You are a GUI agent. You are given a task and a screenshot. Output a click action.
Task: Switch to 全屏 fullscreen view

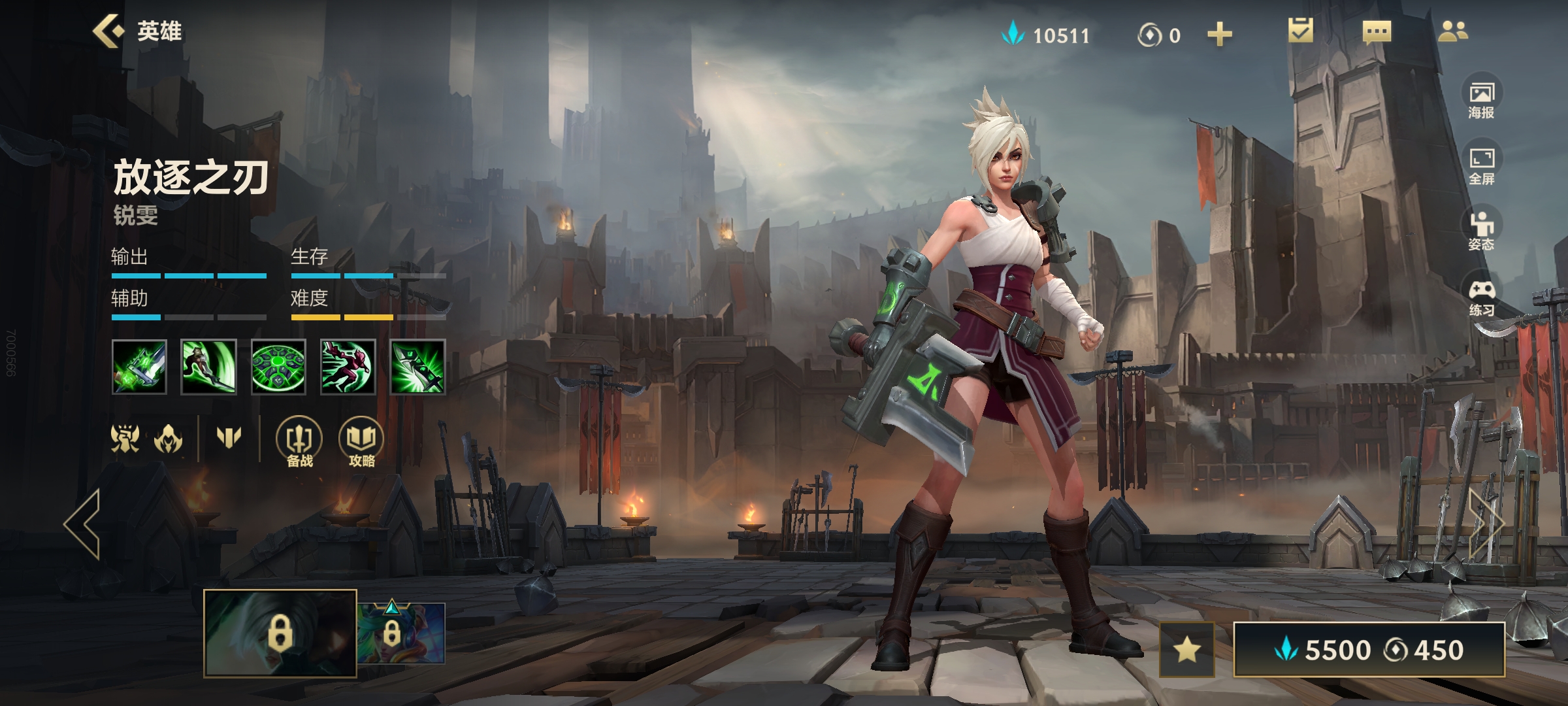tap(1481, 165)
